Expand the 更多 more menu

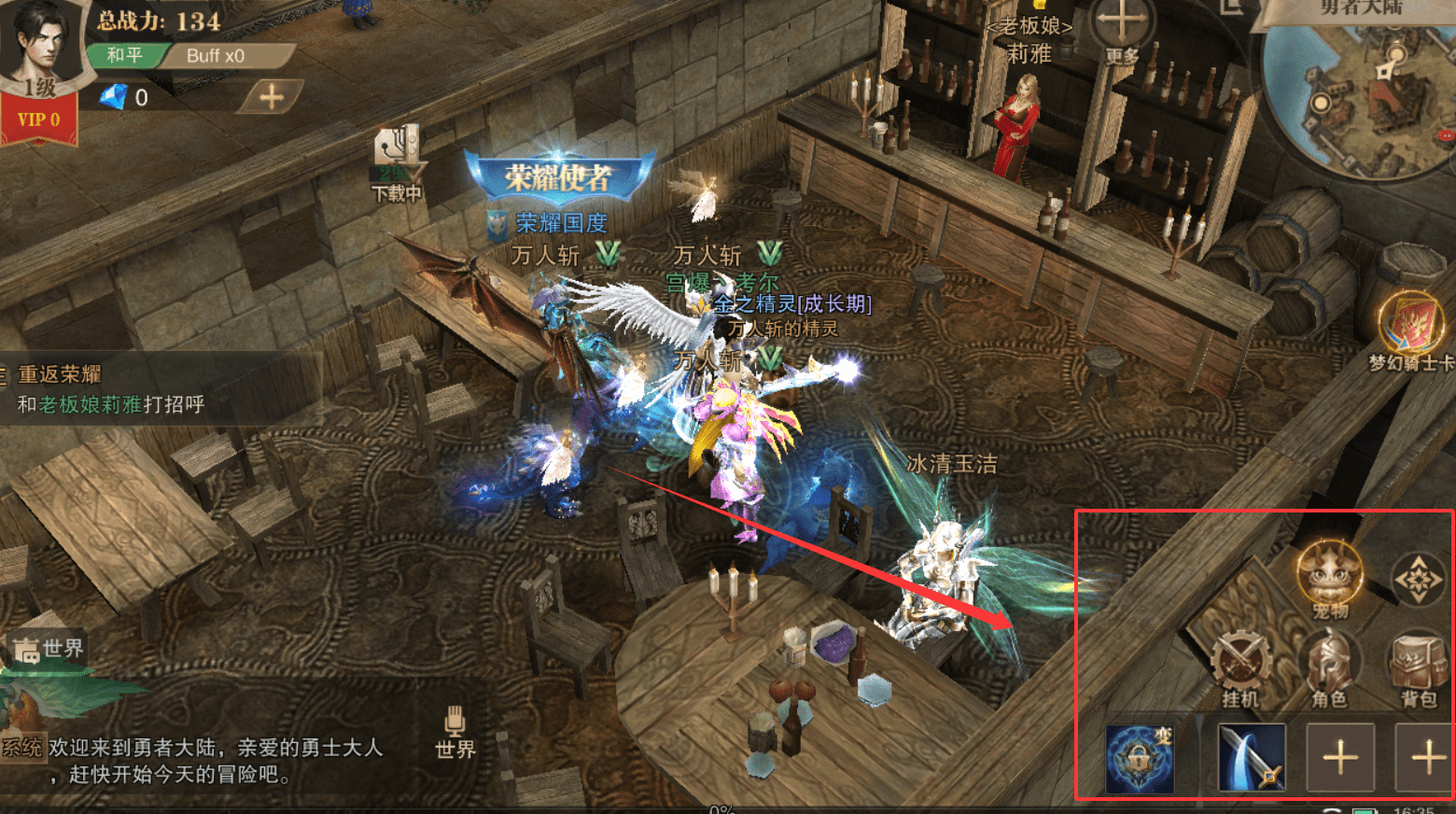pyautogui.click(x=1121, y=30)
